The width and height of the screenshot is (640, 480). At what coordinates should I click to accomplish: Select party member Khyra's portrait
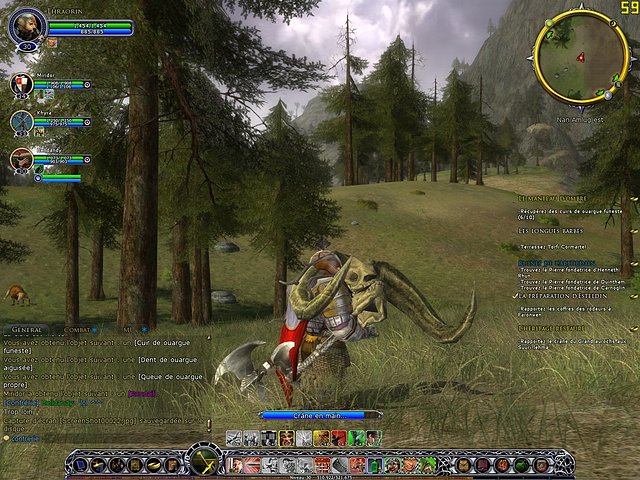coord(22,121)
